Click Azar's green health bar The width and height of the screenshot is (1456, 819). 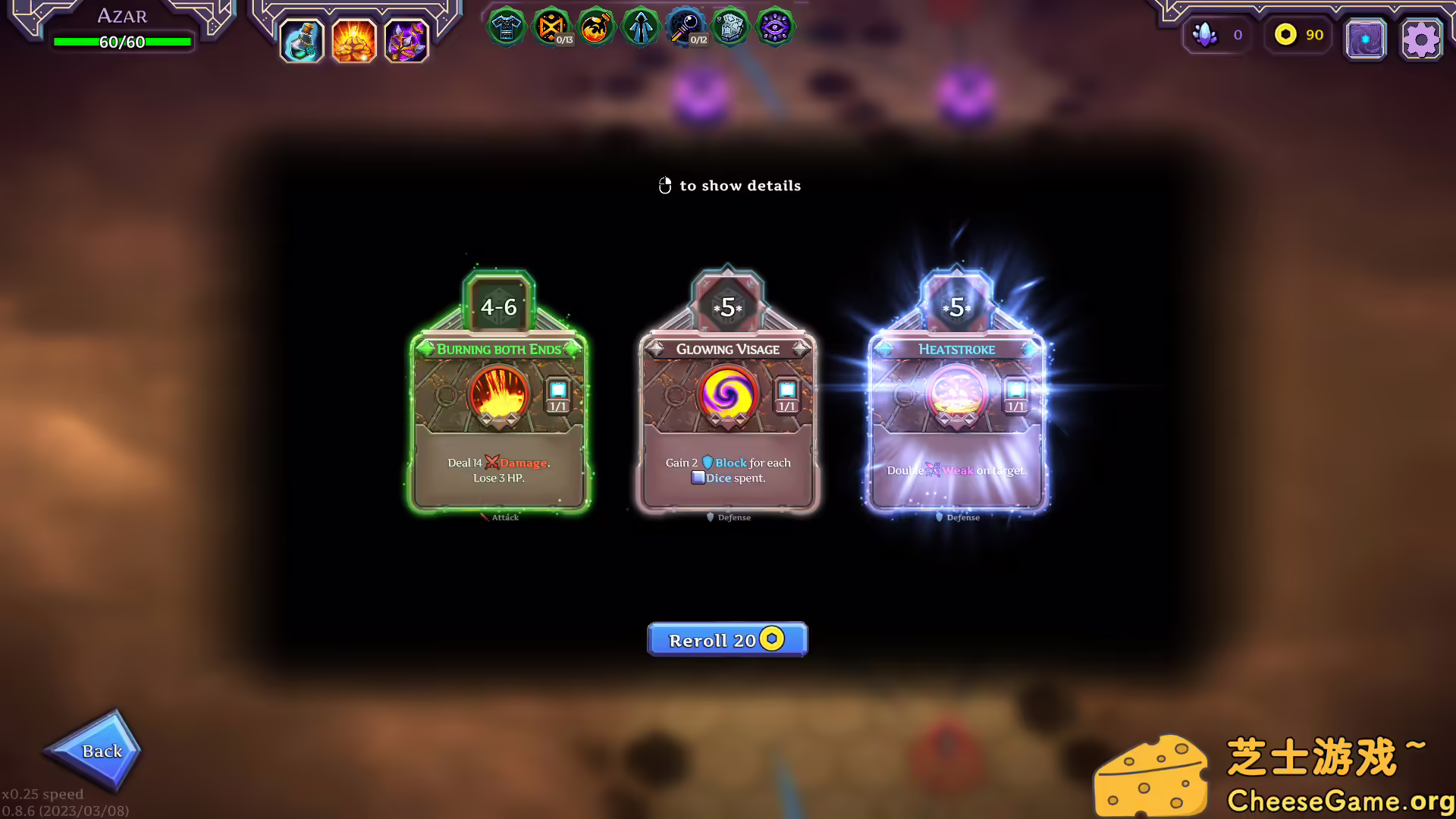tap(121, 42)
